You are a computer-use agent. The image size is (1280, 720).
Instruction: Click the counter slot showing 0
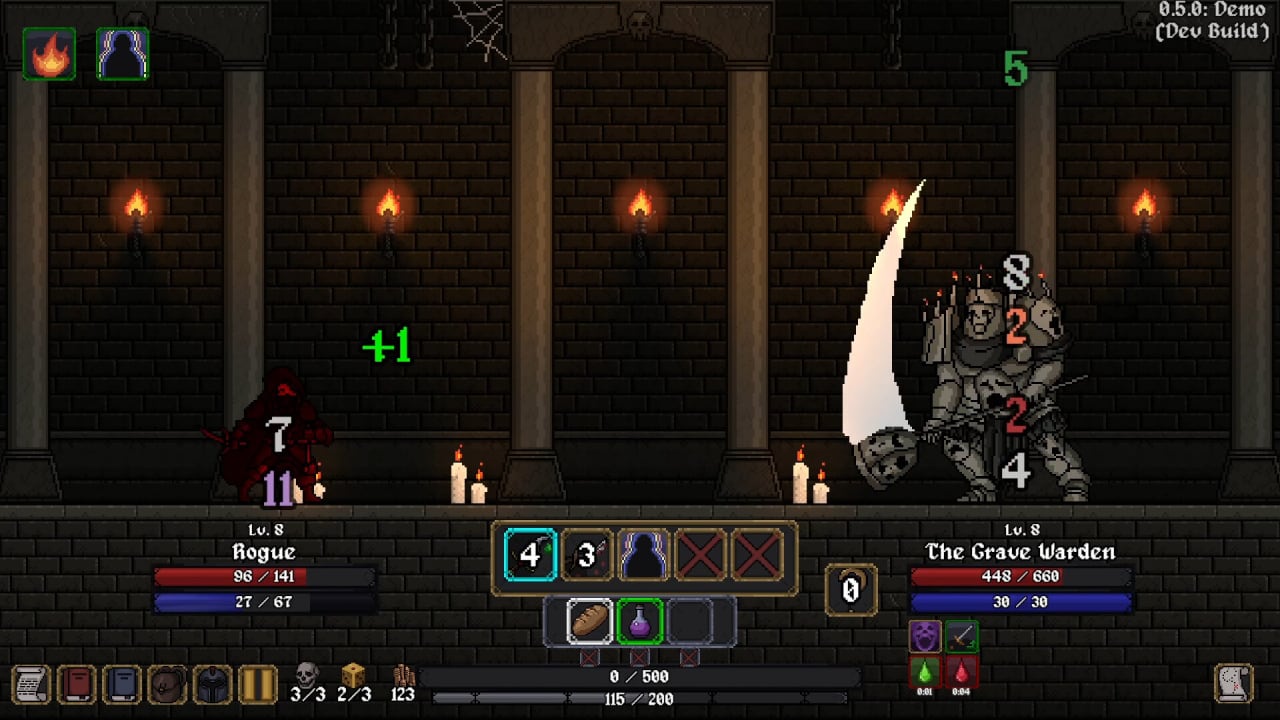click(851, 590)
